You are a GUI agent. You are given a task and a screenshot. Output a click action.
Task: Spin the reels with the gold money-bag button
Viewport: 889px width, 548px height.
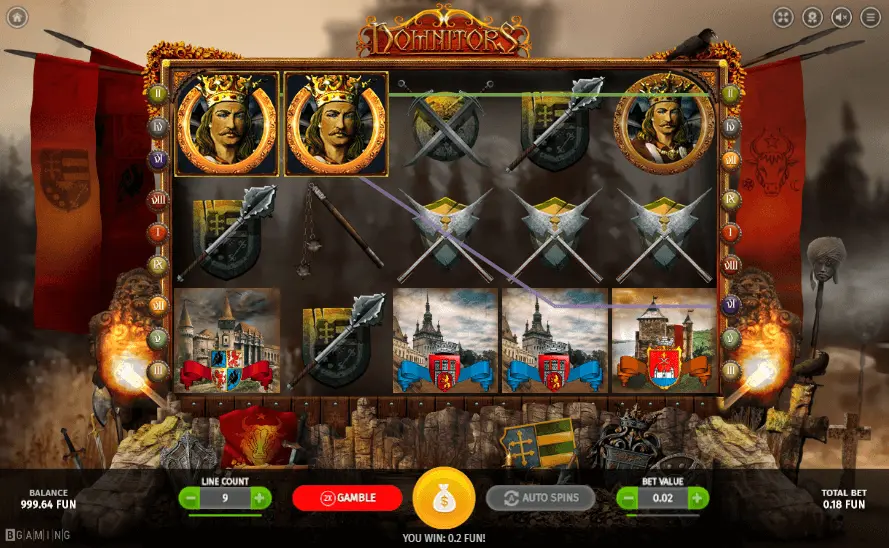pos(443,498)
